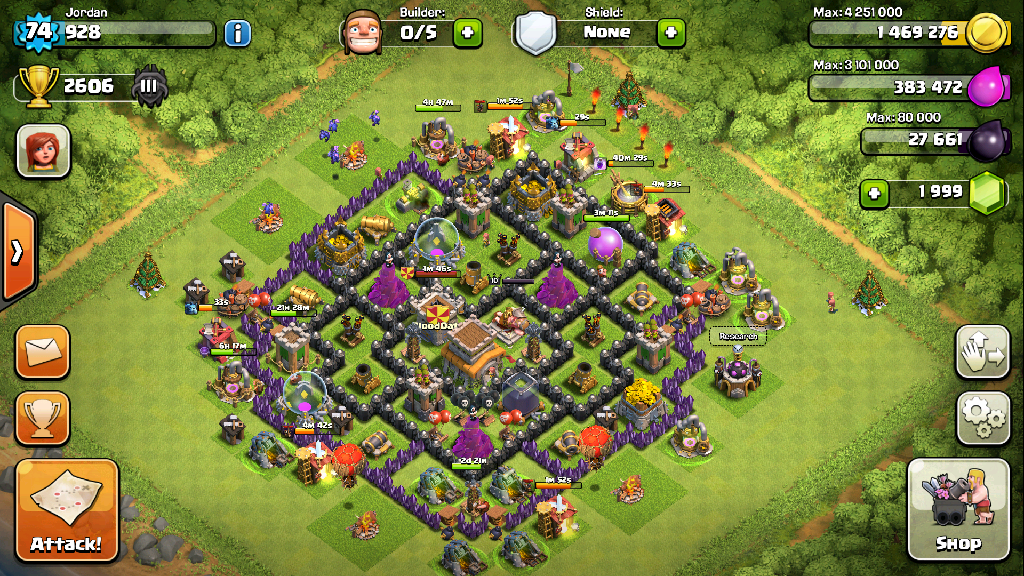Open the Attack map
Screen dimensions: 1024x576
click(x=66, y=509)
